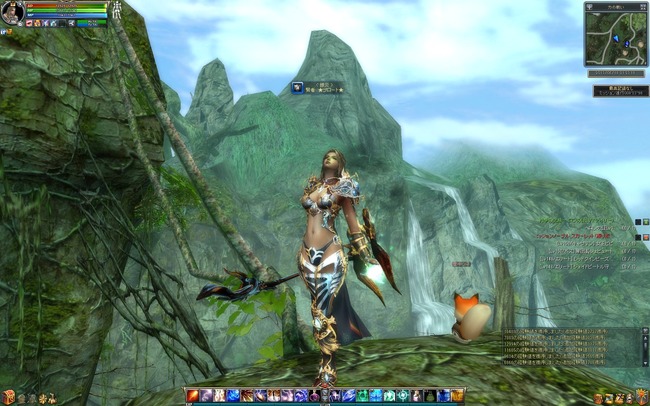Click the minimap's top-left trophy icon

[x=590, y=7]
